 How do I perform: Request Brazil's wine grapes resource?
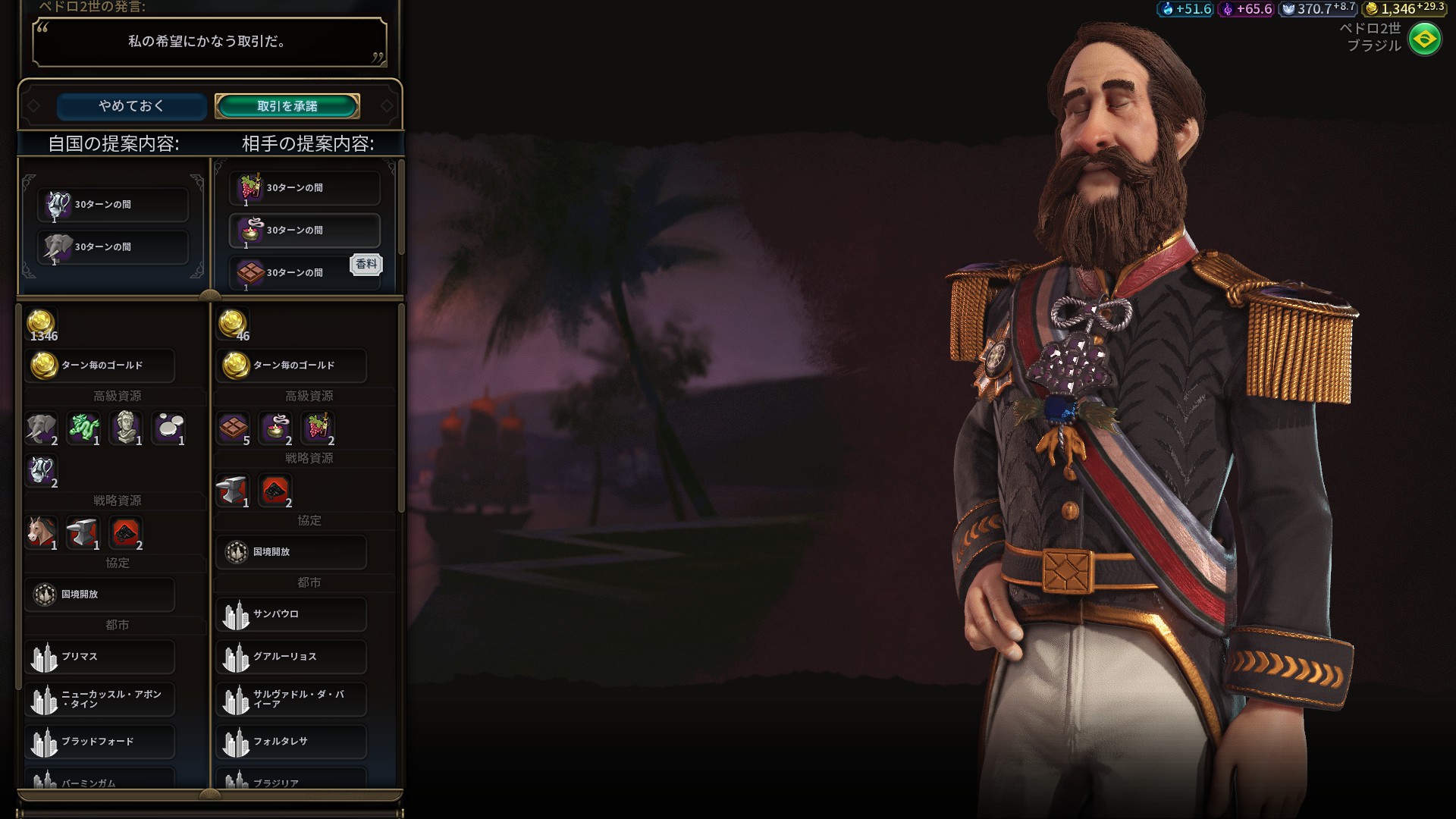[318, 428]
